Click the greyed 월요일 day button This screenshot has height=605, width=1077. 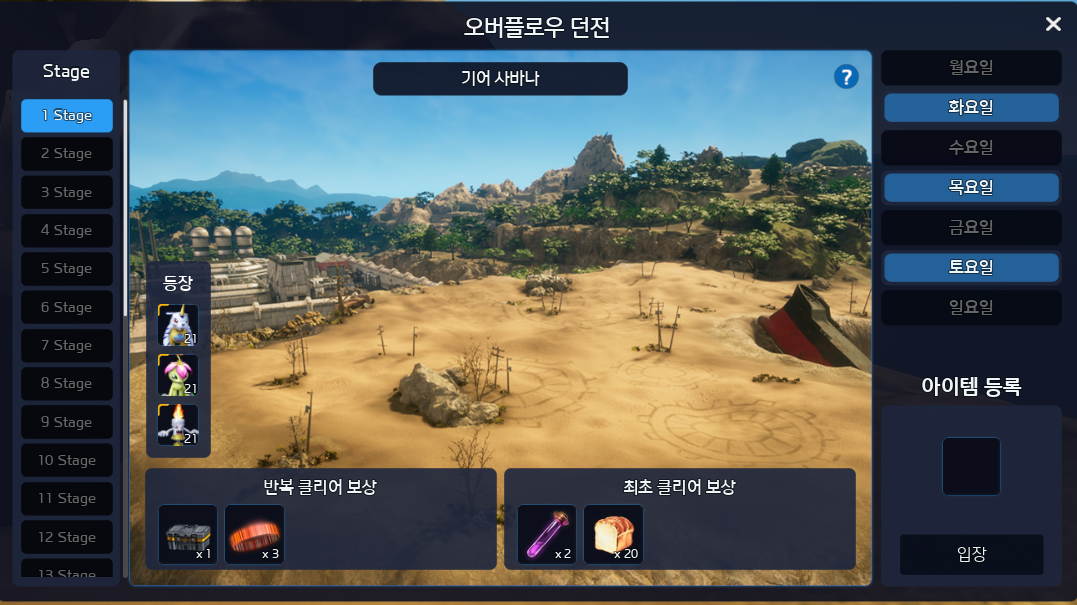pos(970,68)
